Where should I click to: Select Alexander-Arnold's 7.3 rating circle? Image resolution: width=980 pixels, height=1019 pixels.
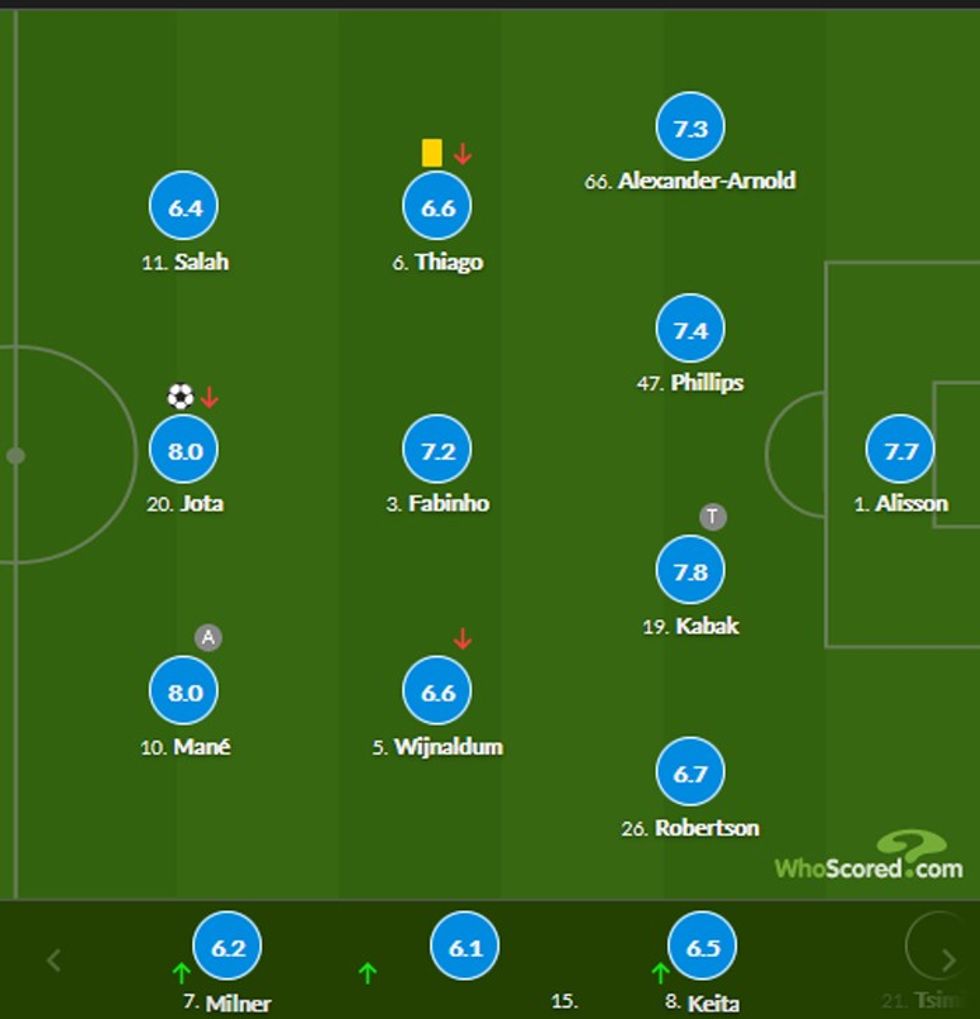(x=690, y=128)
